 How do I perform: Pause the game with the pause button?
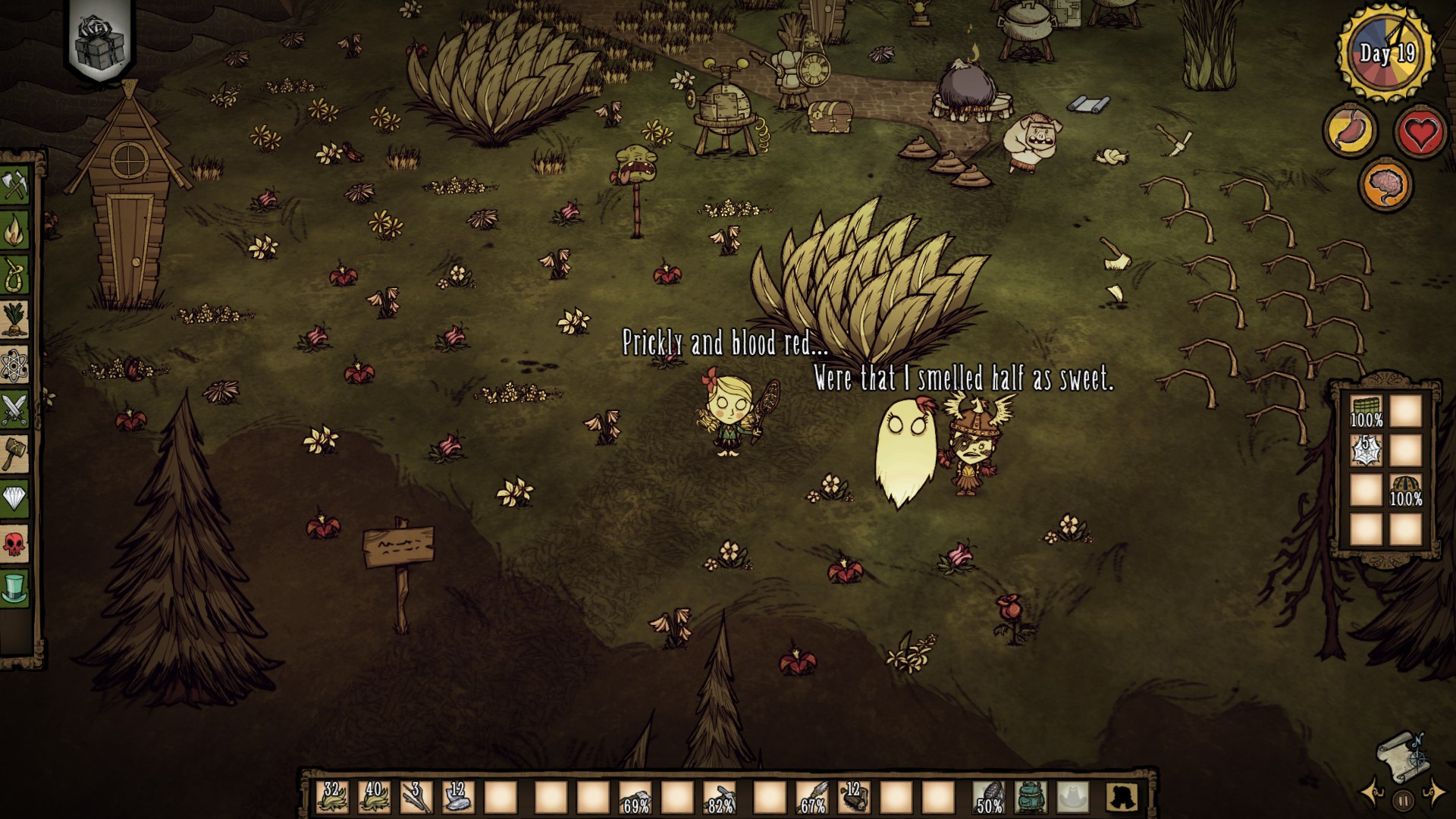pos(1403,799)
